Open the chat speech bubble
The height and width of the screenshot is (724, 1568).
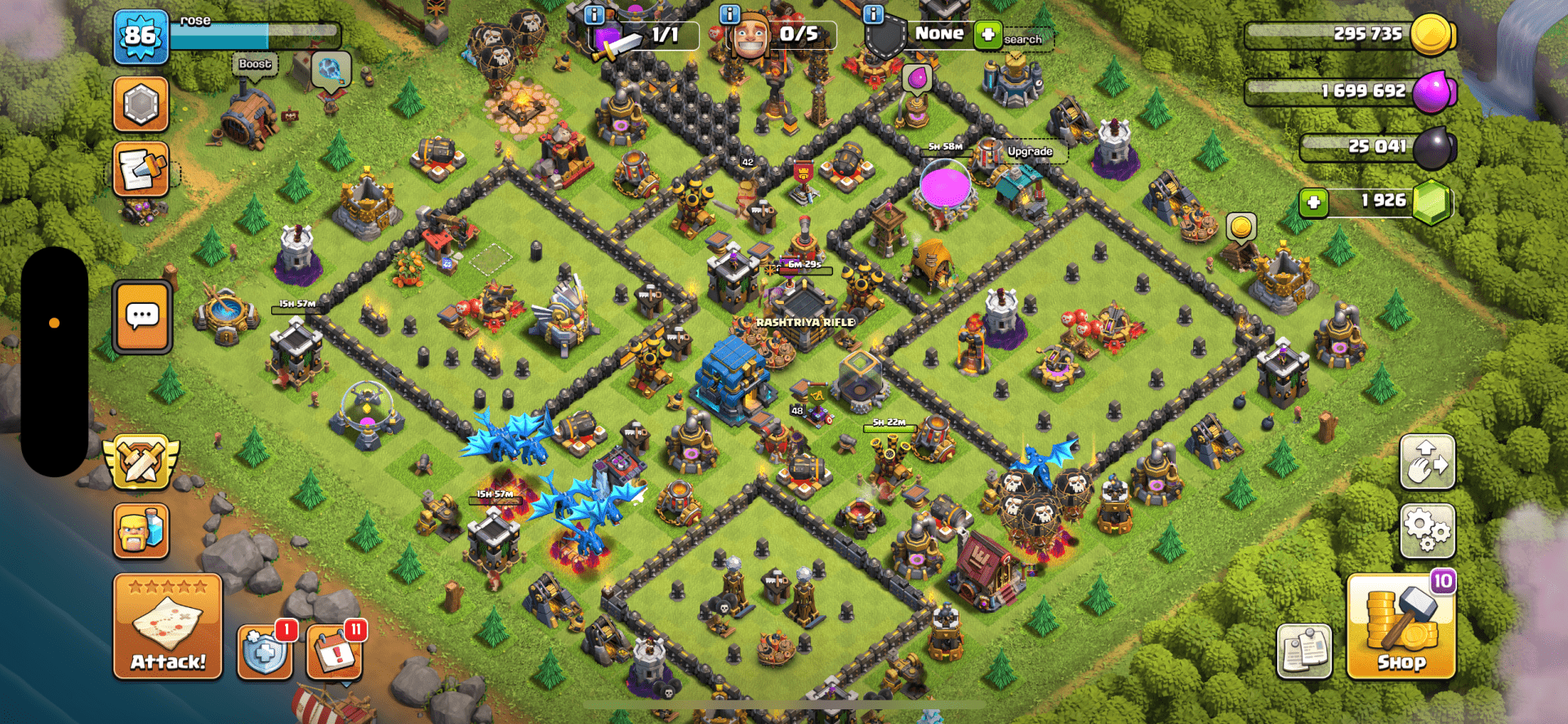coord(143,316)
